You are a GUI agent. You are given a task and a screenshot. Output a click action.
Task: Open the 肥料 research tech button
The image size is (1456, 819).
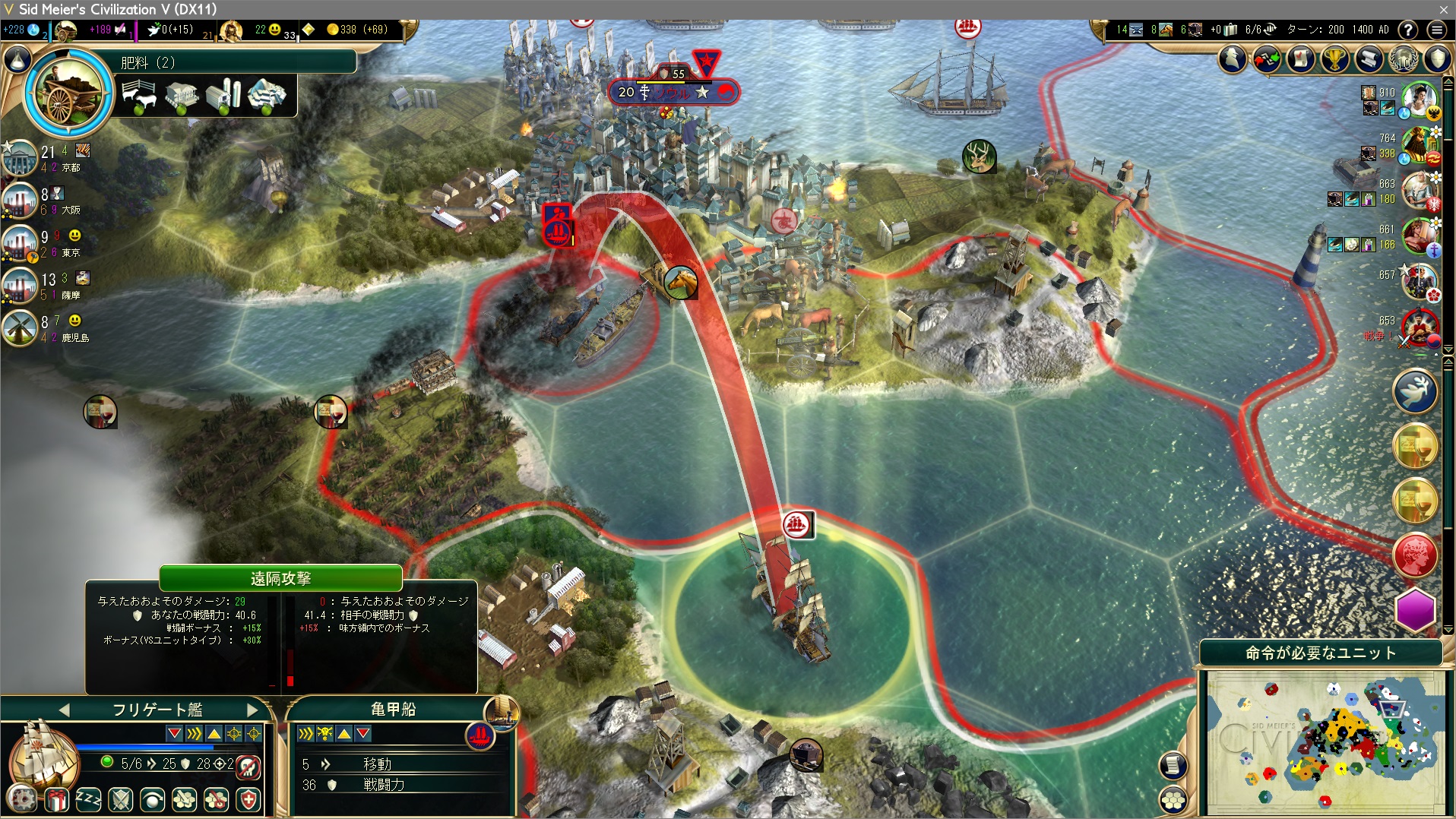pos(70,93)
